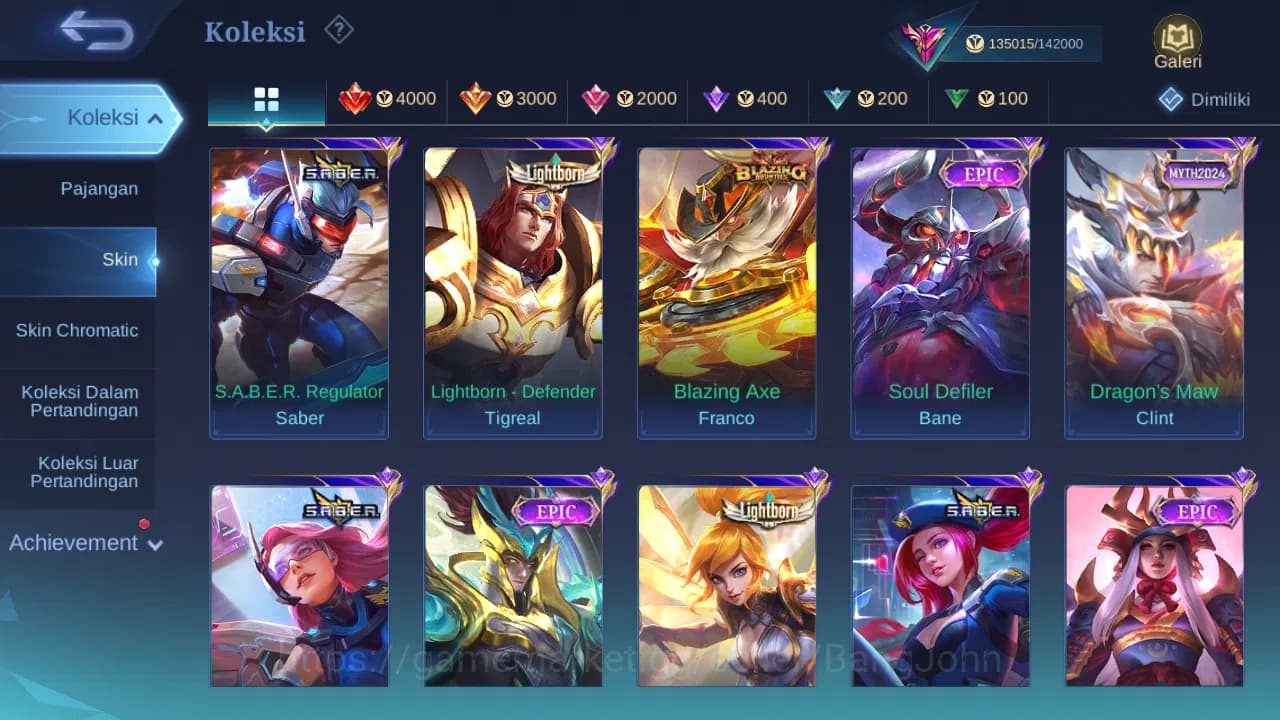Select the grid view icon above the skins
Image resolution: width=1280 pixels, height=720 pixels.
coord(266,99)
